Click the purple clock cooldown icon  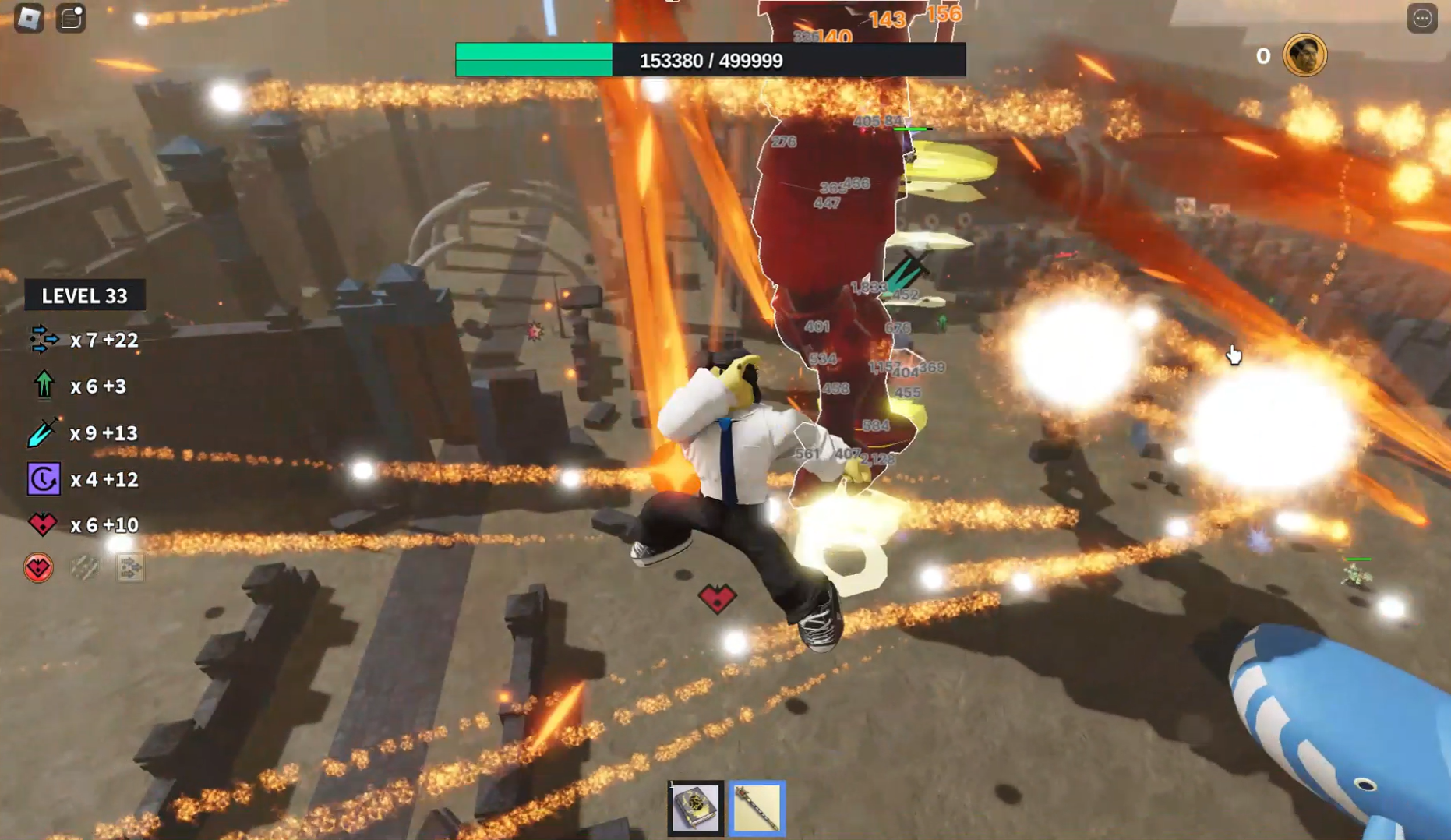[x=44, y=479]
